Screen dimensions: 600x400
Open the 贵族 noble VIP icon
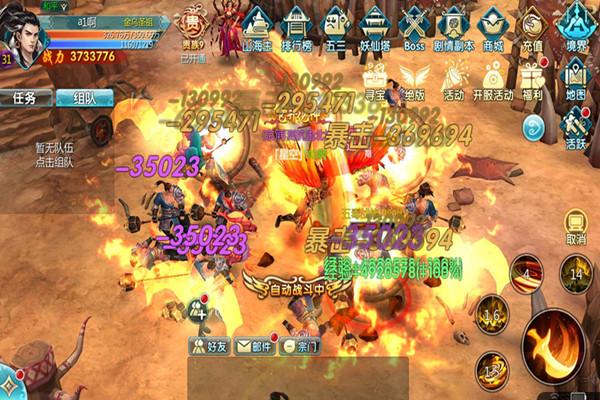[x=193, y=28]
